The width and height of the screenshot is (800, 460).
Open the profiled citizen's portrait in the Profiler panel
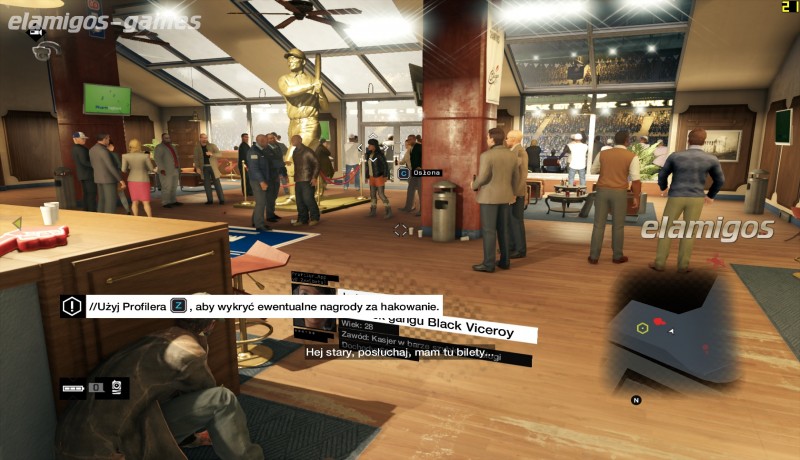click(x=314, y=325)
